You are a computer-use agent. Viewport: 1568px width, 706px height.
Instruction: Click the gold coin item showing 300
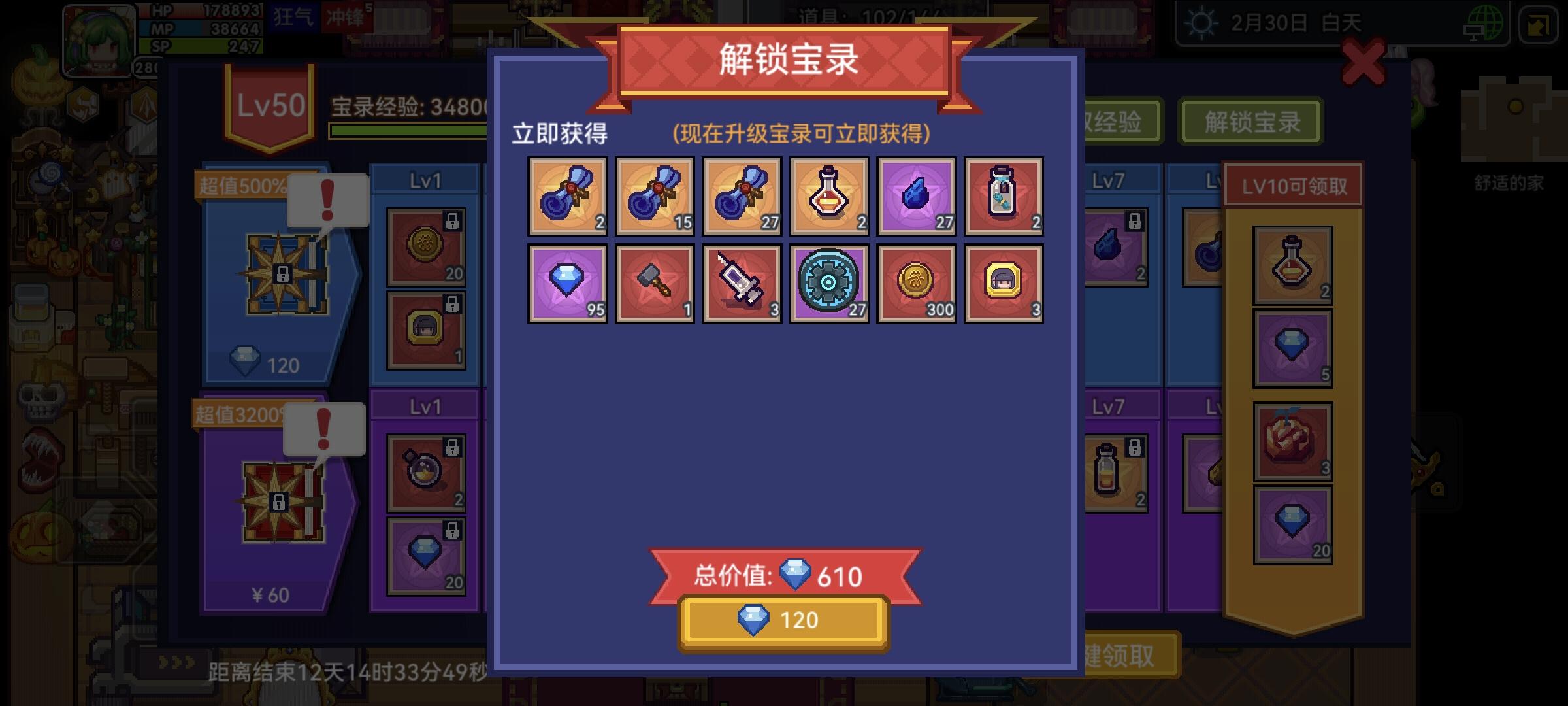(x=917, y=283)
